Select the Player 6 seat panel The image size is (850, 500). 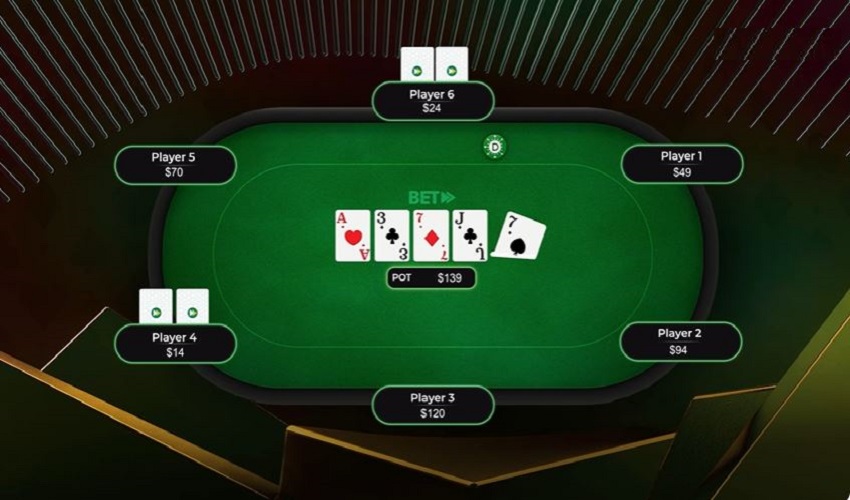pos(432,101)
